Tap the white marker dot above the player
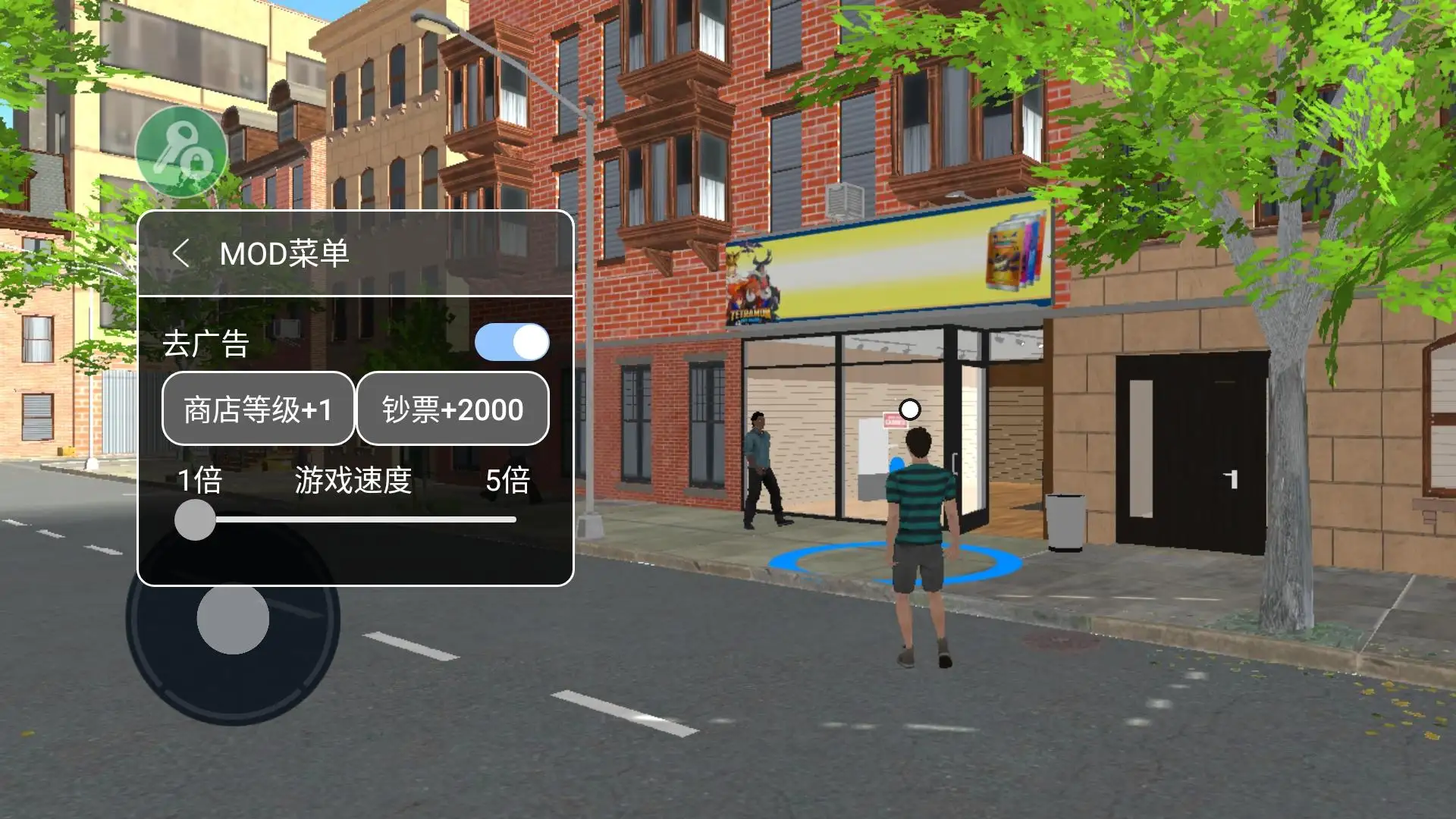 pos(909,408)
